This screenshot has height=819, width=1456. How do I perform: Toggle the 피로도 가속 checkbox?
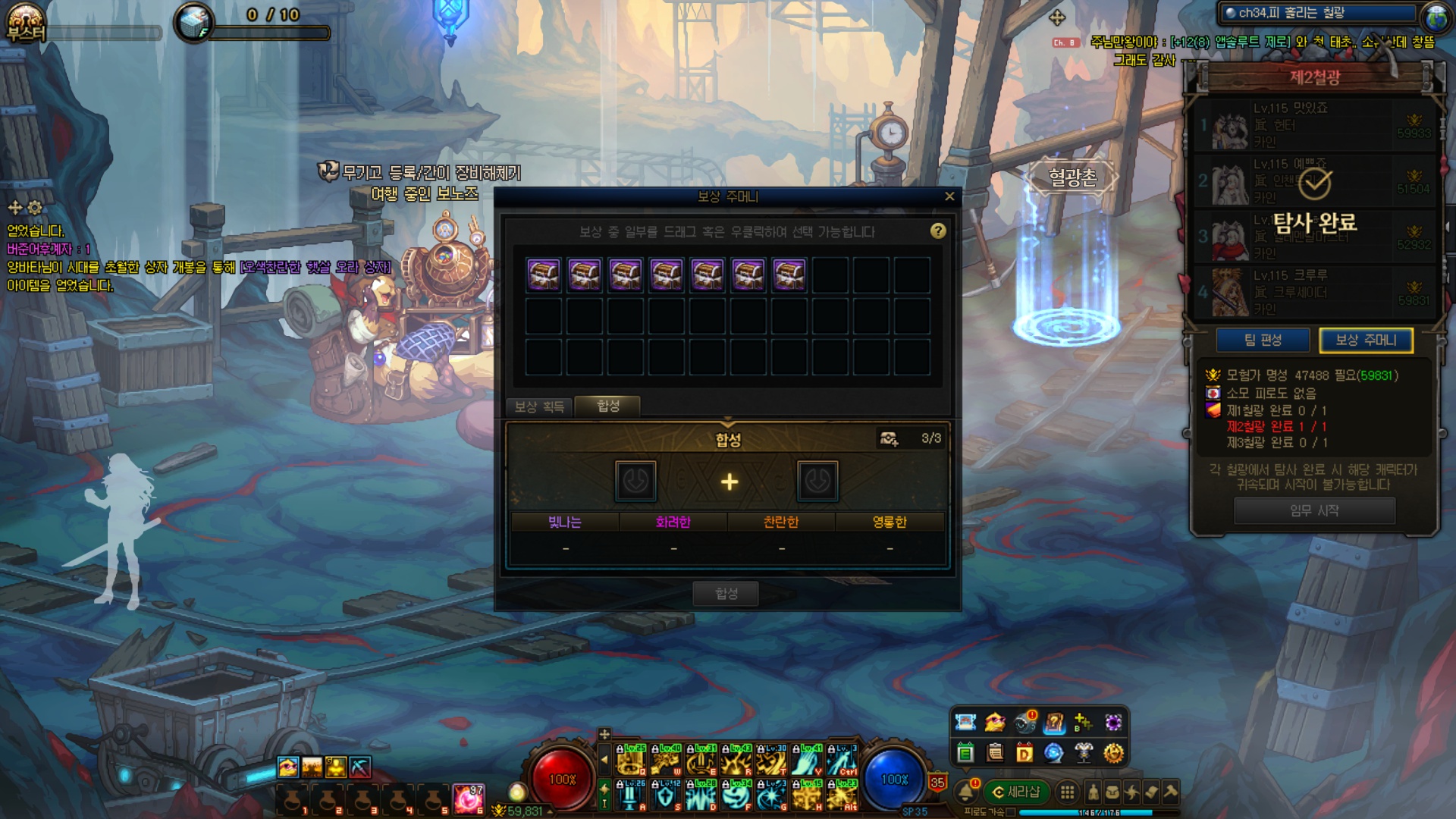(1011, 812)
